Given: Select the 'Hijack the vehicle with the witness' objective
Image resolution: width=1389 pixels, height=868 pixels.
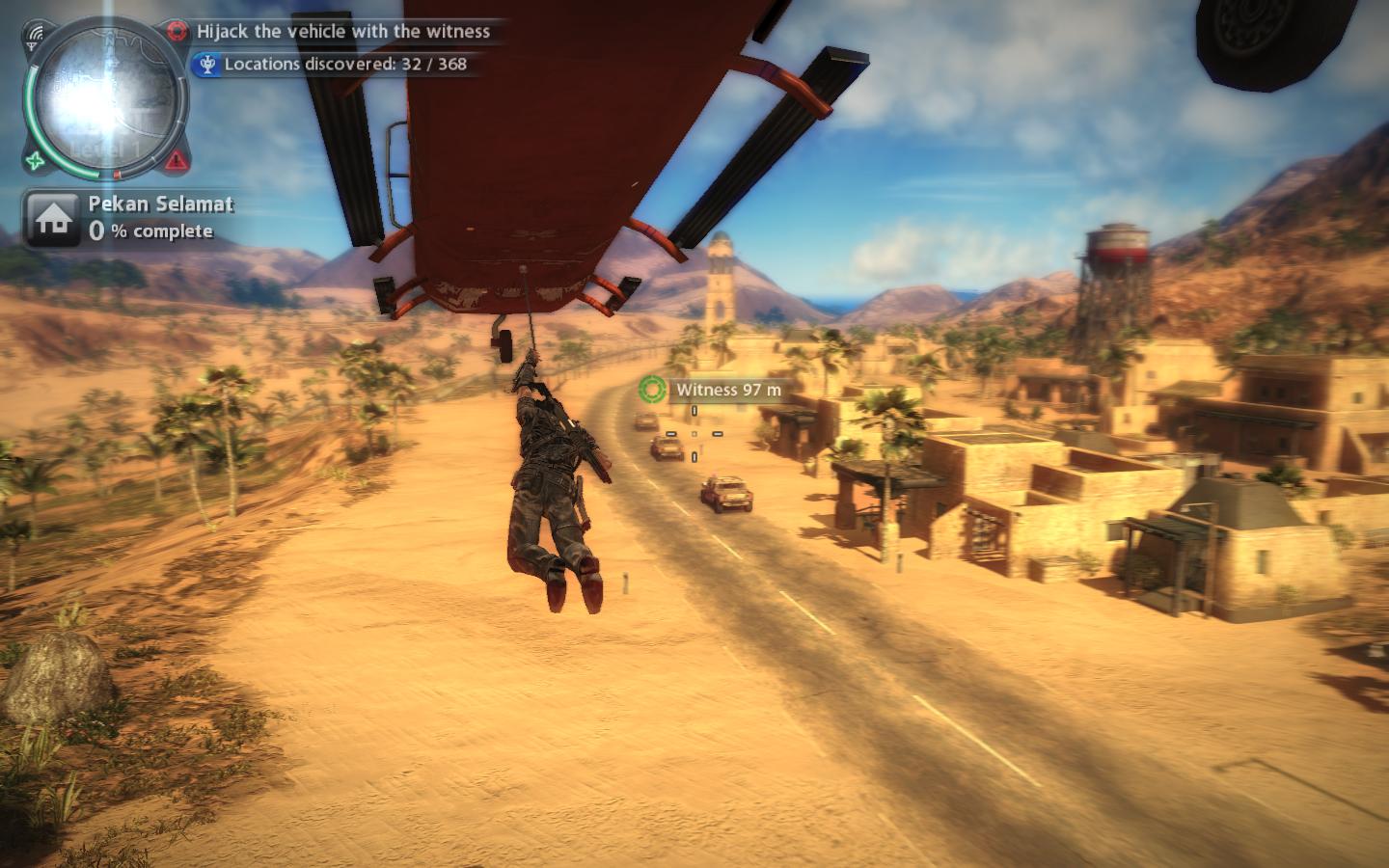Looking at the screenshot, I should click(x=342, y=31).
